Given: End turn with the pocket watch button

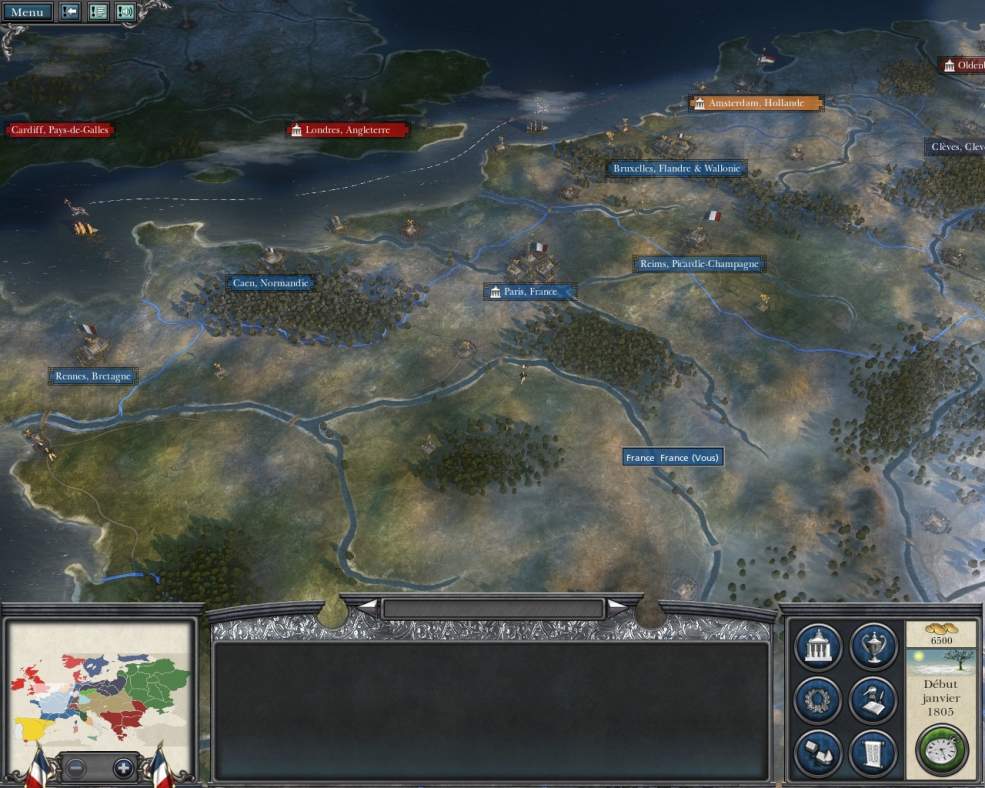Looking at the screenshot, I should (x=941, y=751).
